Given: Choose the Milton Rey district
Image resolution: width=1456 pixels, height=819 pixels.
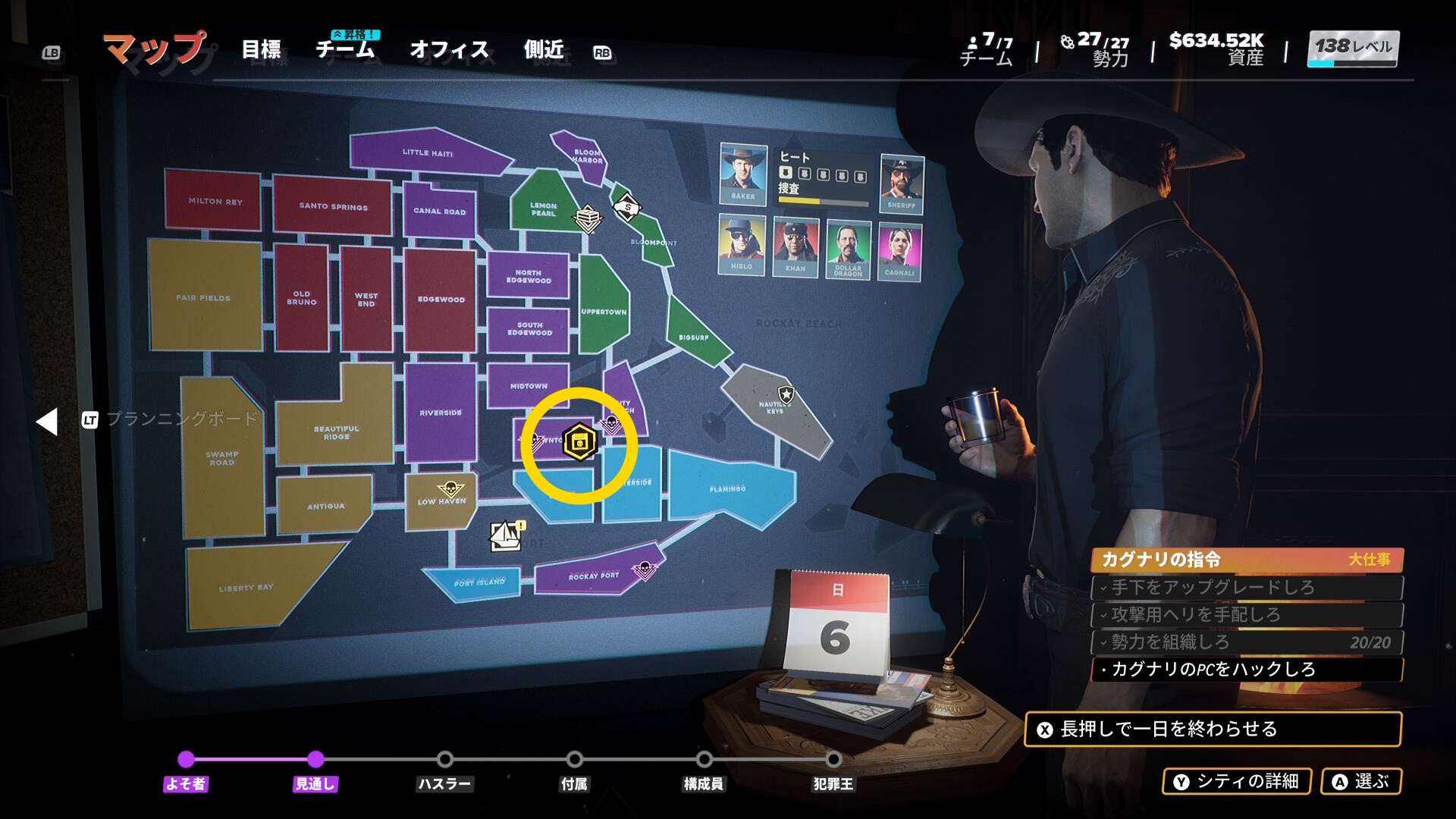Looking at the screenshot, I should click(215, 201).
